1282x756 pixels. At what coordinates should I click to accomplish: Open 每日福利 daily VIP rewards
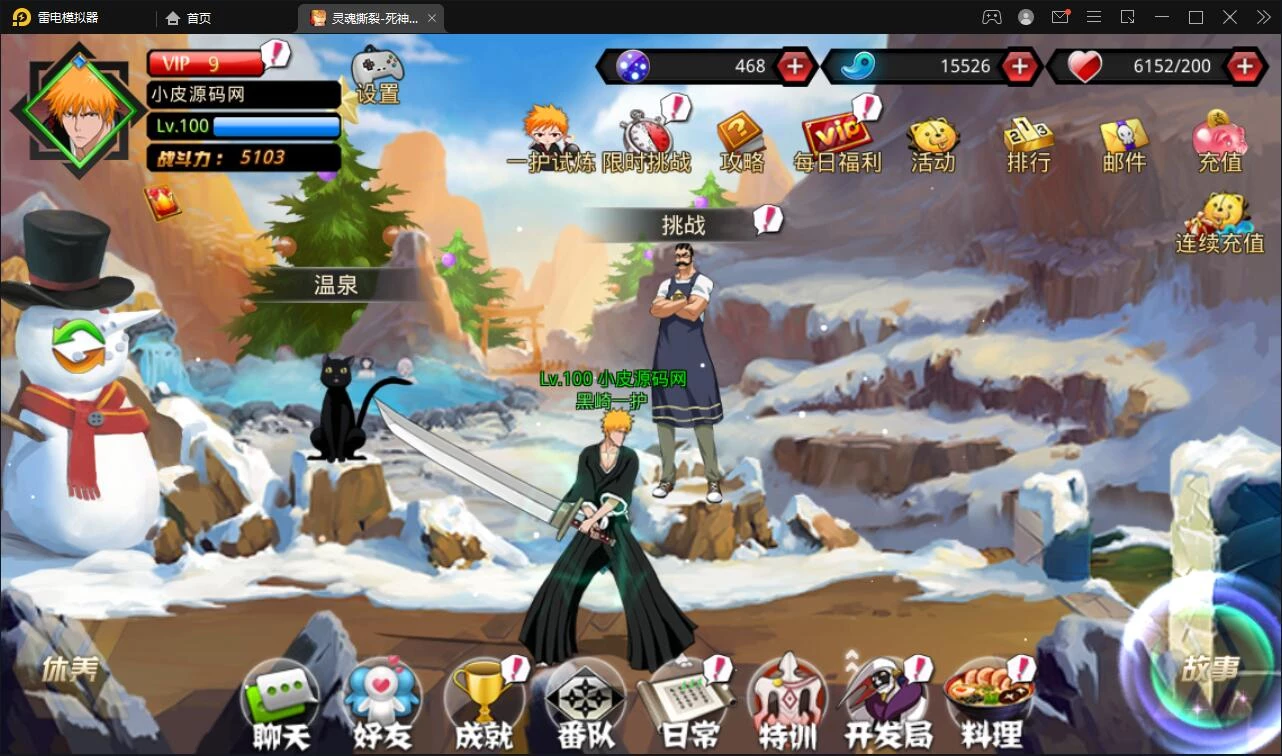[x=837, y=141]
